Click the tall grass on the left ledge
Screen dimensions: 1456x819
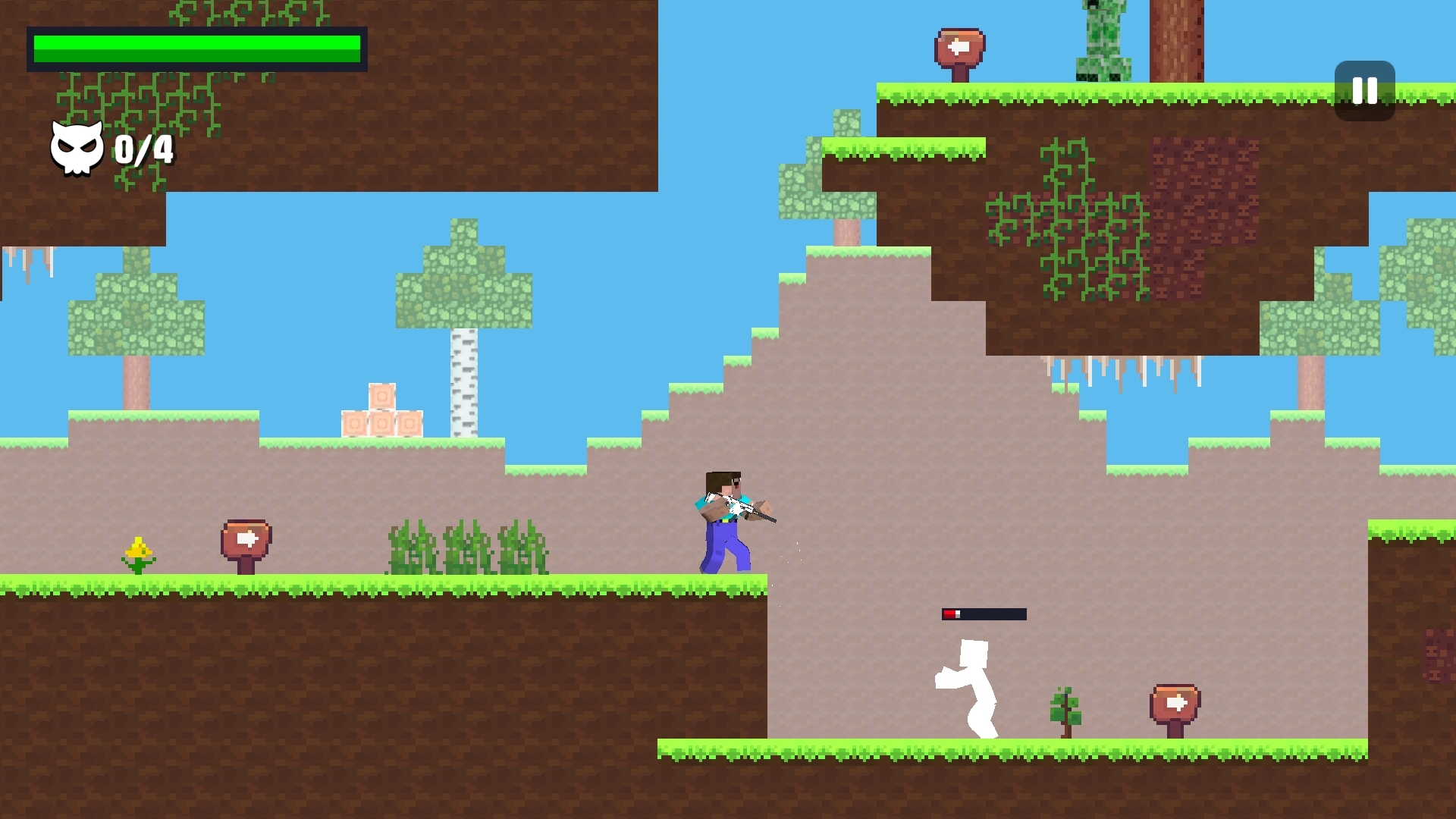coord(466,546)
